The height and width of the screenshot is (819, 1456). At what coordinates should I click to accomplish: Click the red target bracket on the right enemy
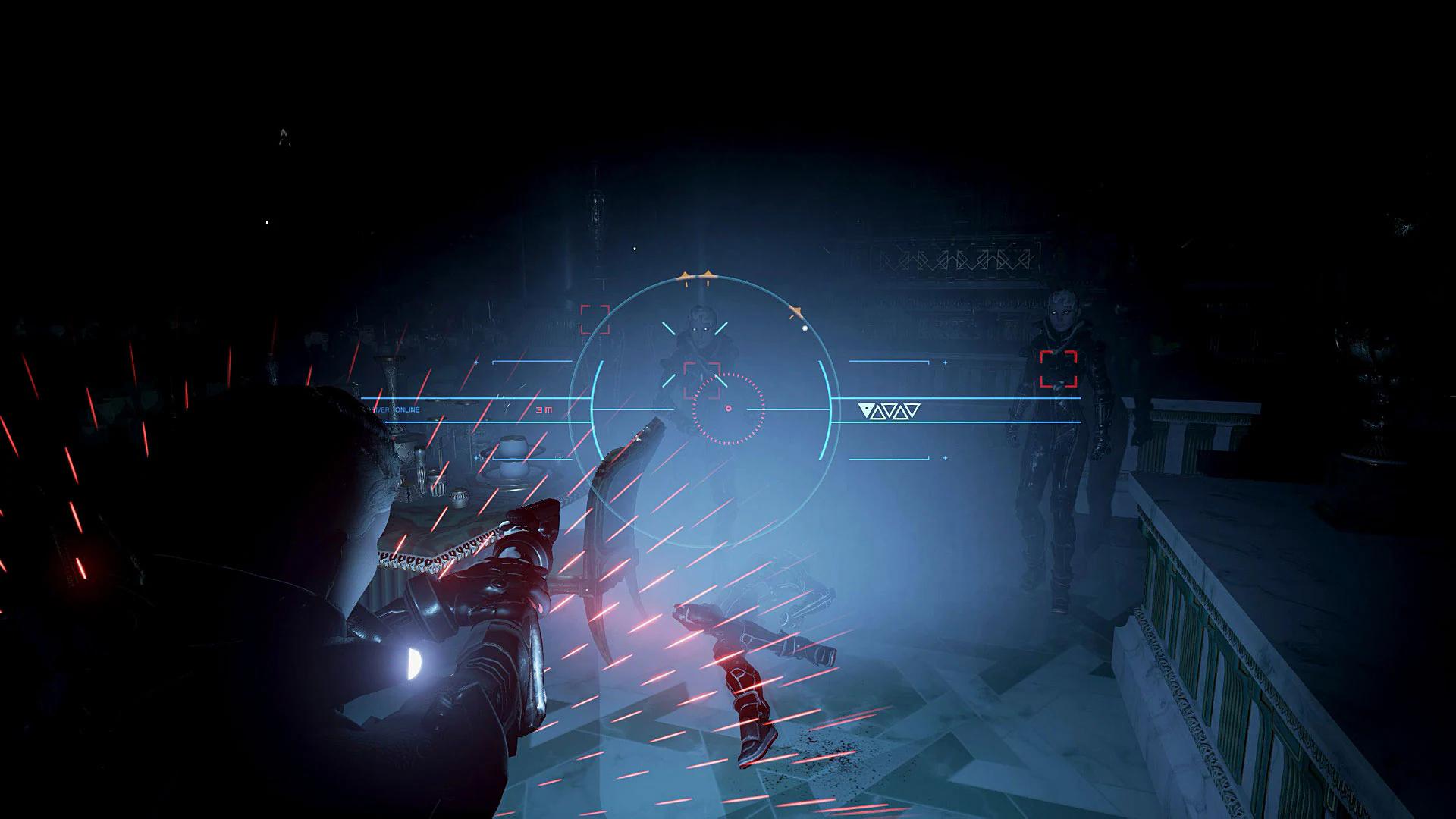click(1059, 369)
